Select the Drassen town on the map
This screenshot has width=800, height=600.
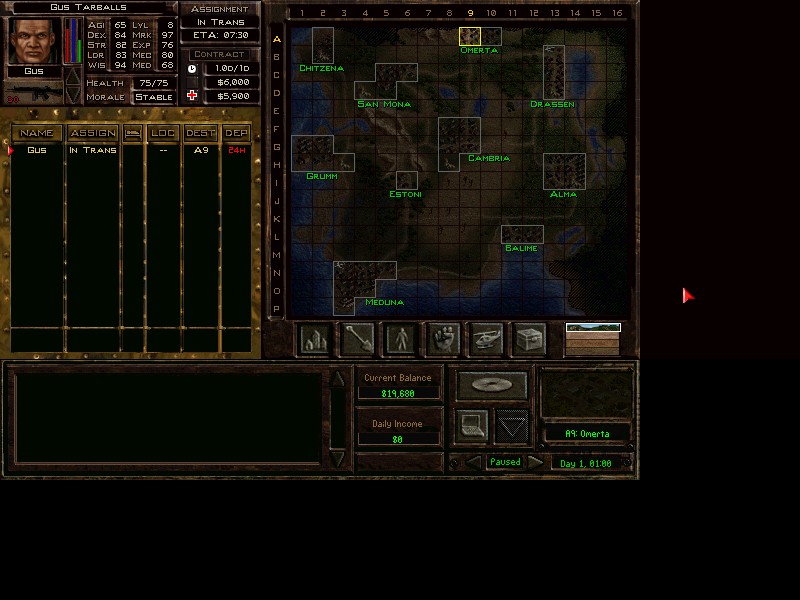coord(553,72)
